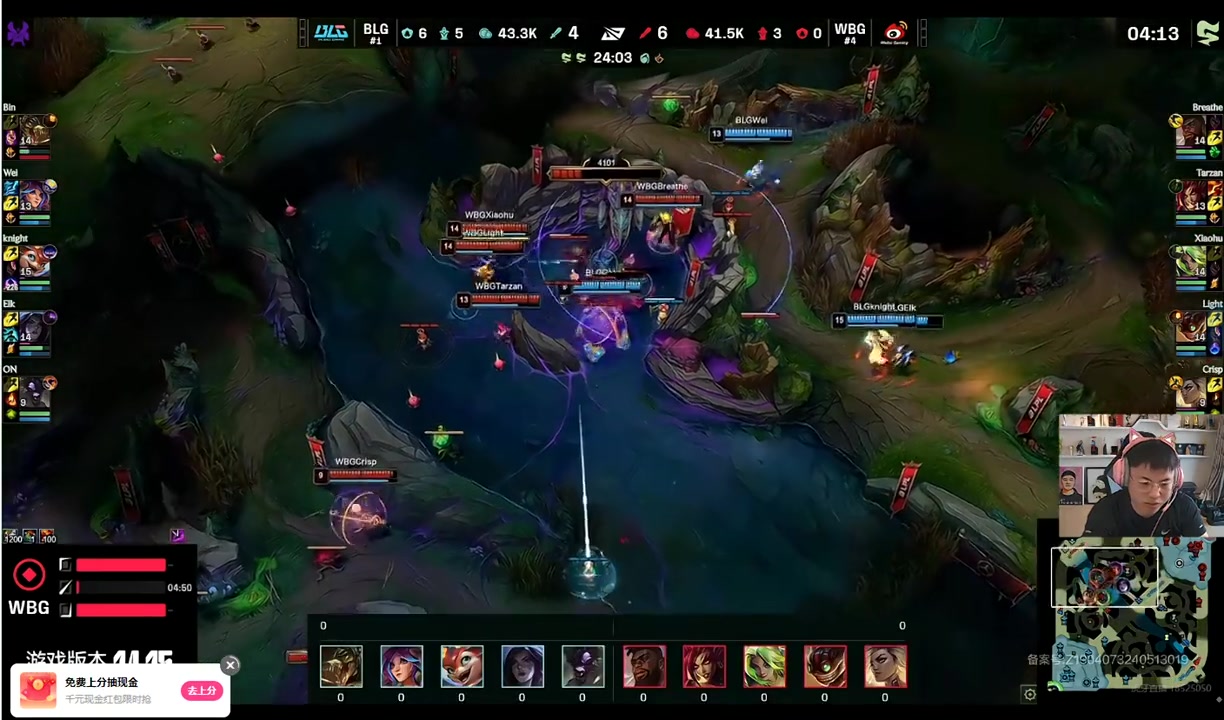Select Xiaohu's champion portrait in the right team panel
This screenshot has height=720, width=1224.
pos(1190,263)
